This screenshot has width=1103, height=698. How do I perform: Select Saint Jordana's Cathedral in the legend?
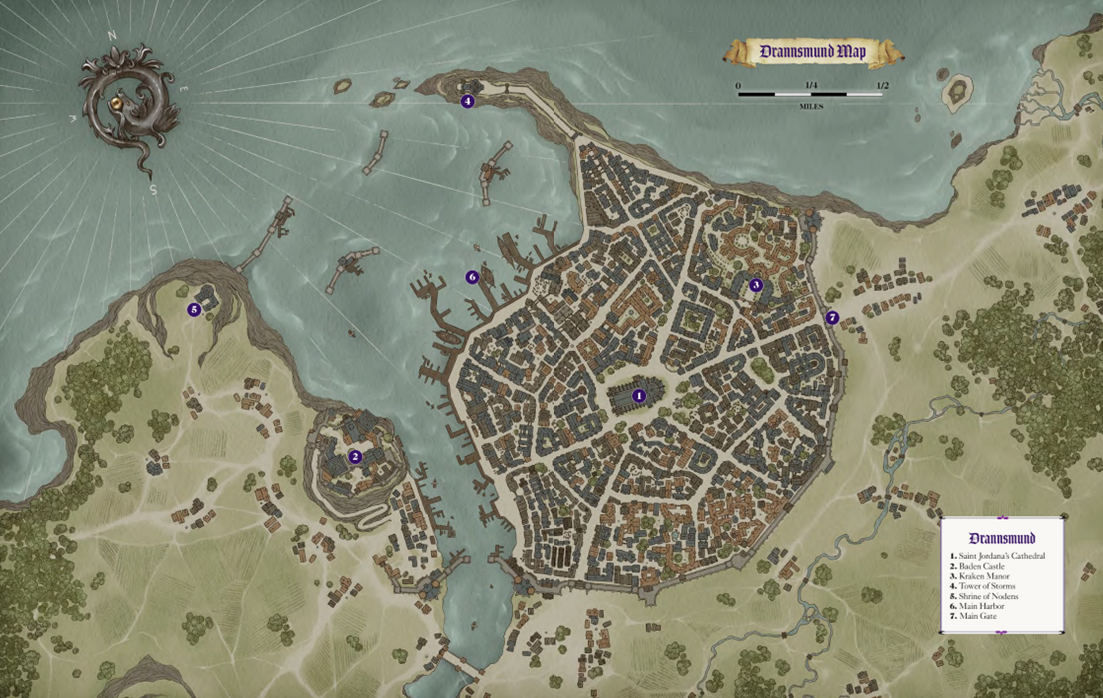click(x=1000, y=555)
